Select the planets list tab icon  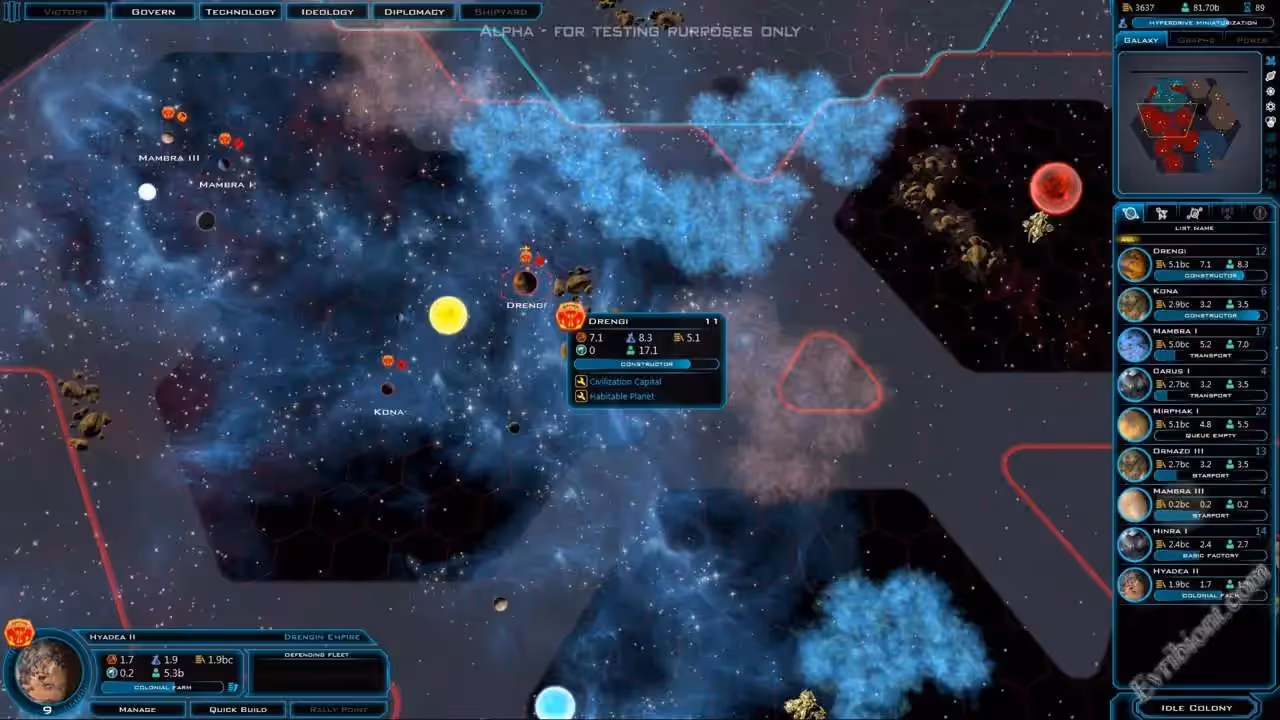[1131, 213]
